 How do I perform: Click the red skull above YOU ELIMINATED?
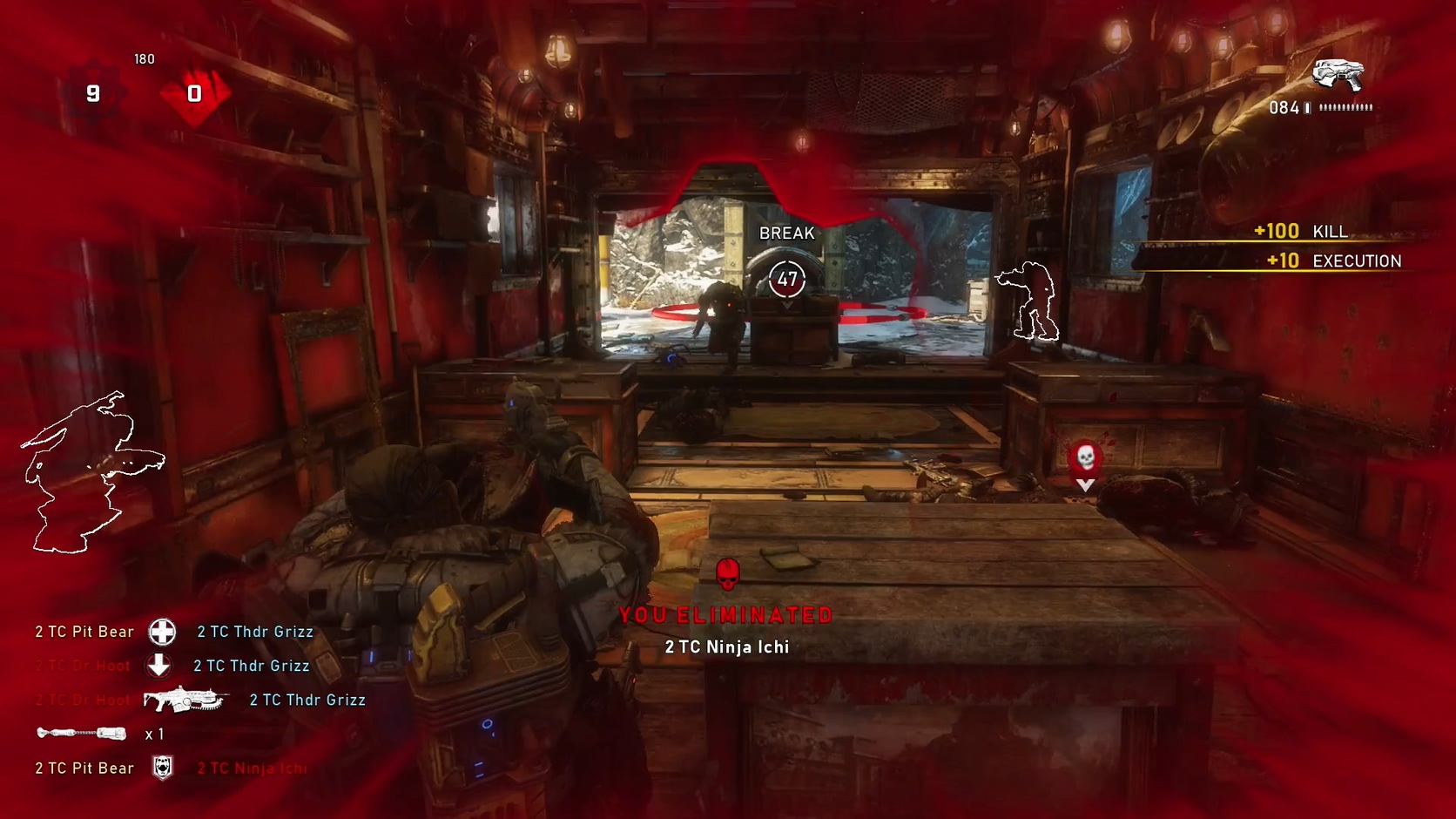[726, 572]
